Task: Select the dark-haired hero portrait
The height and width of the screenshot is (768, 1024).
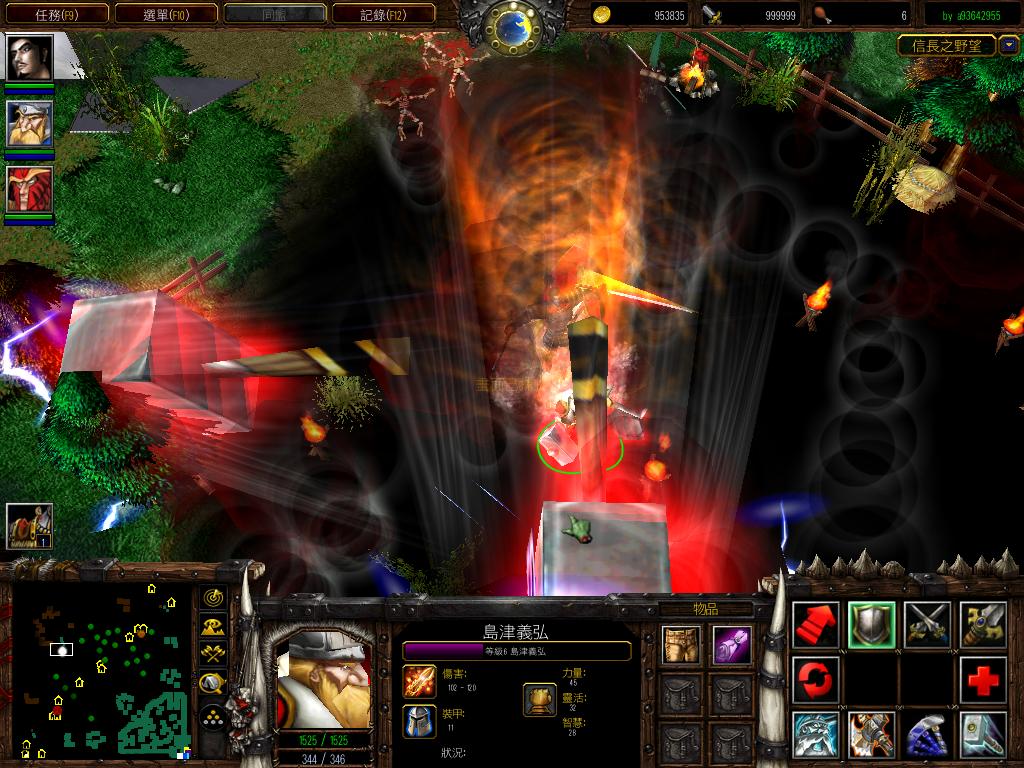Action: click(29, 57)
